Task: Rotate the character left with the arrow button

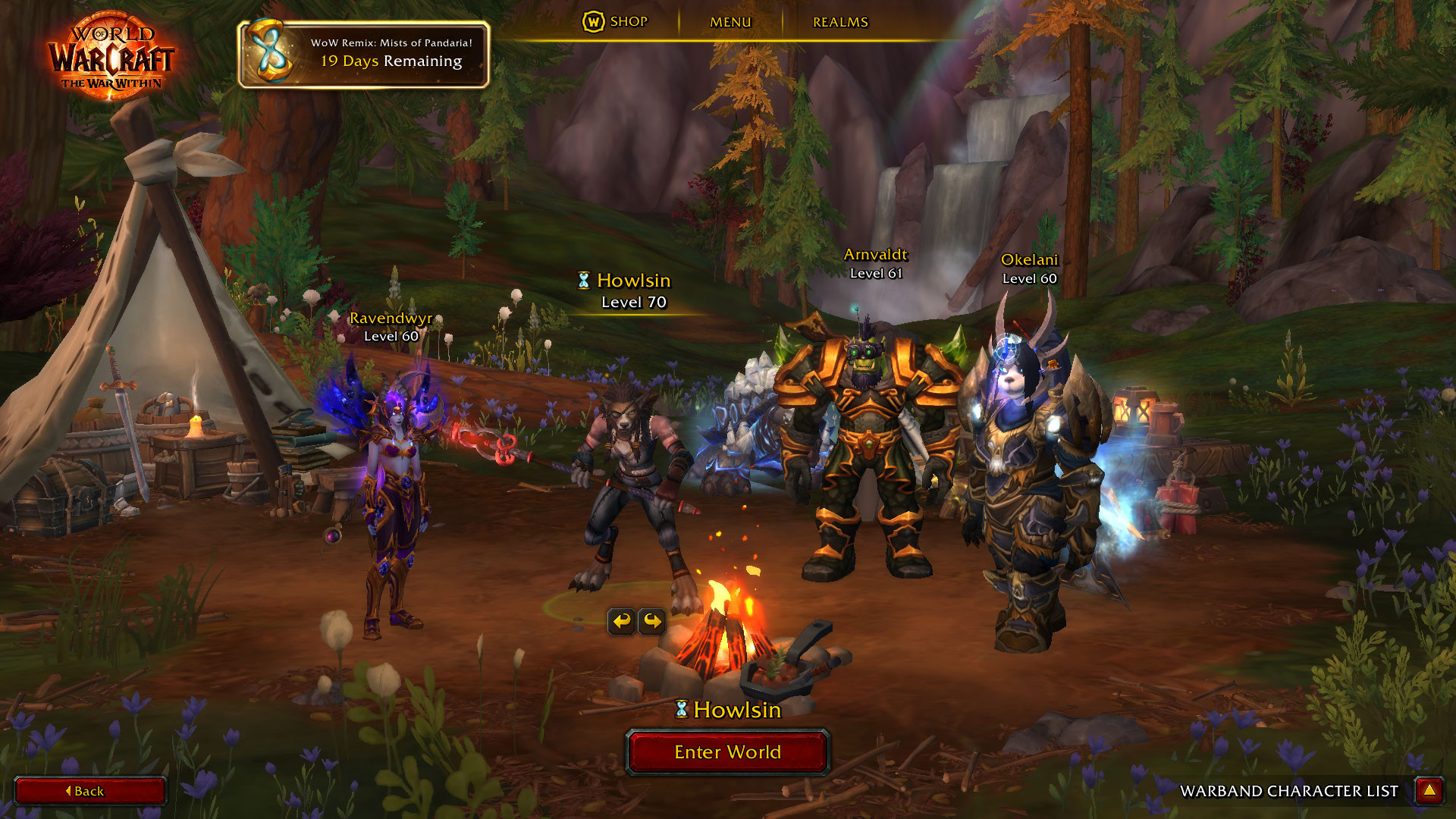Action: point(622,622)
